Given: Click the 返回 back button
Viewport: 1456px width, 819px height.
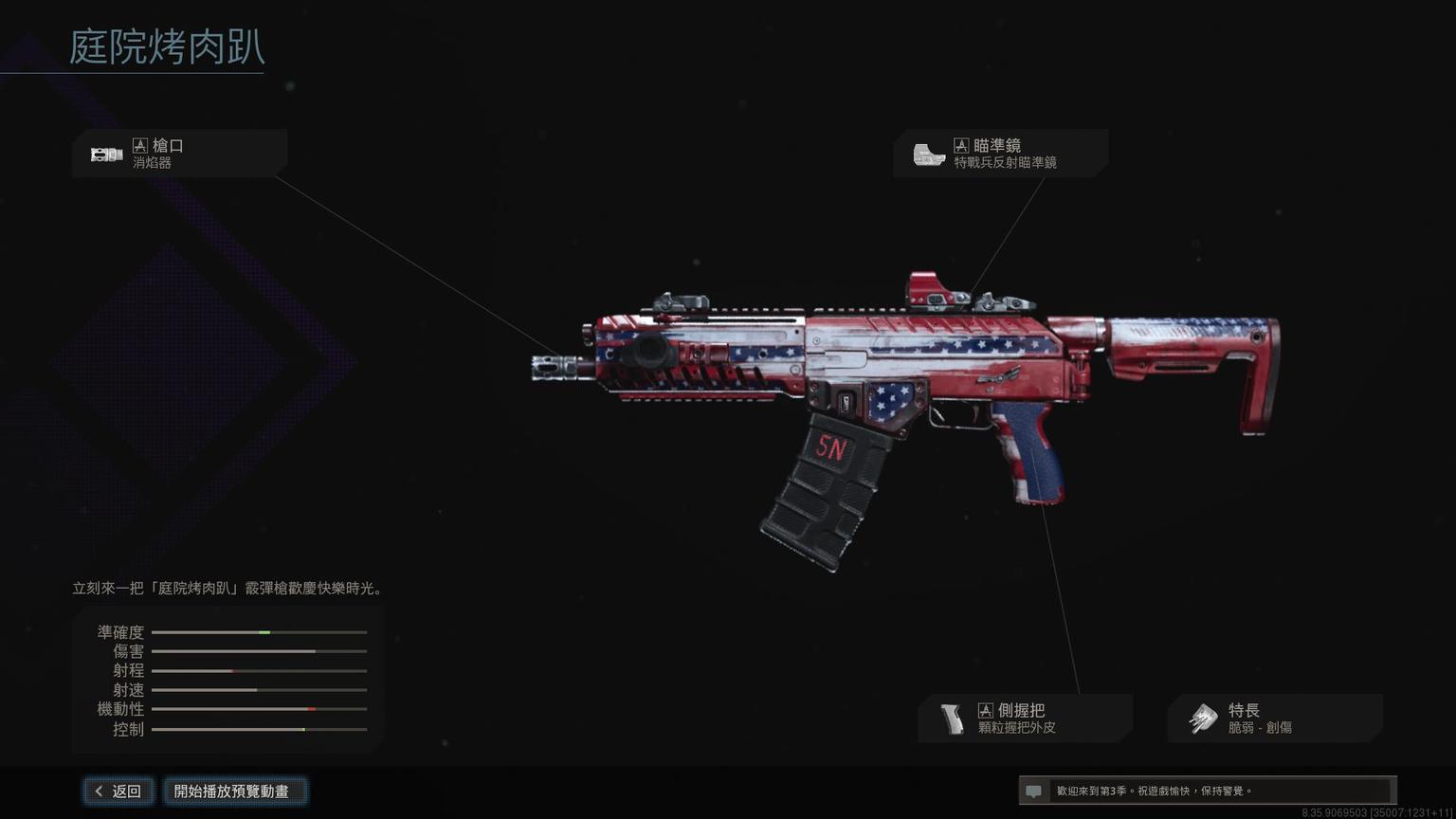Looking at the screenshot, I should click(118, 792).
